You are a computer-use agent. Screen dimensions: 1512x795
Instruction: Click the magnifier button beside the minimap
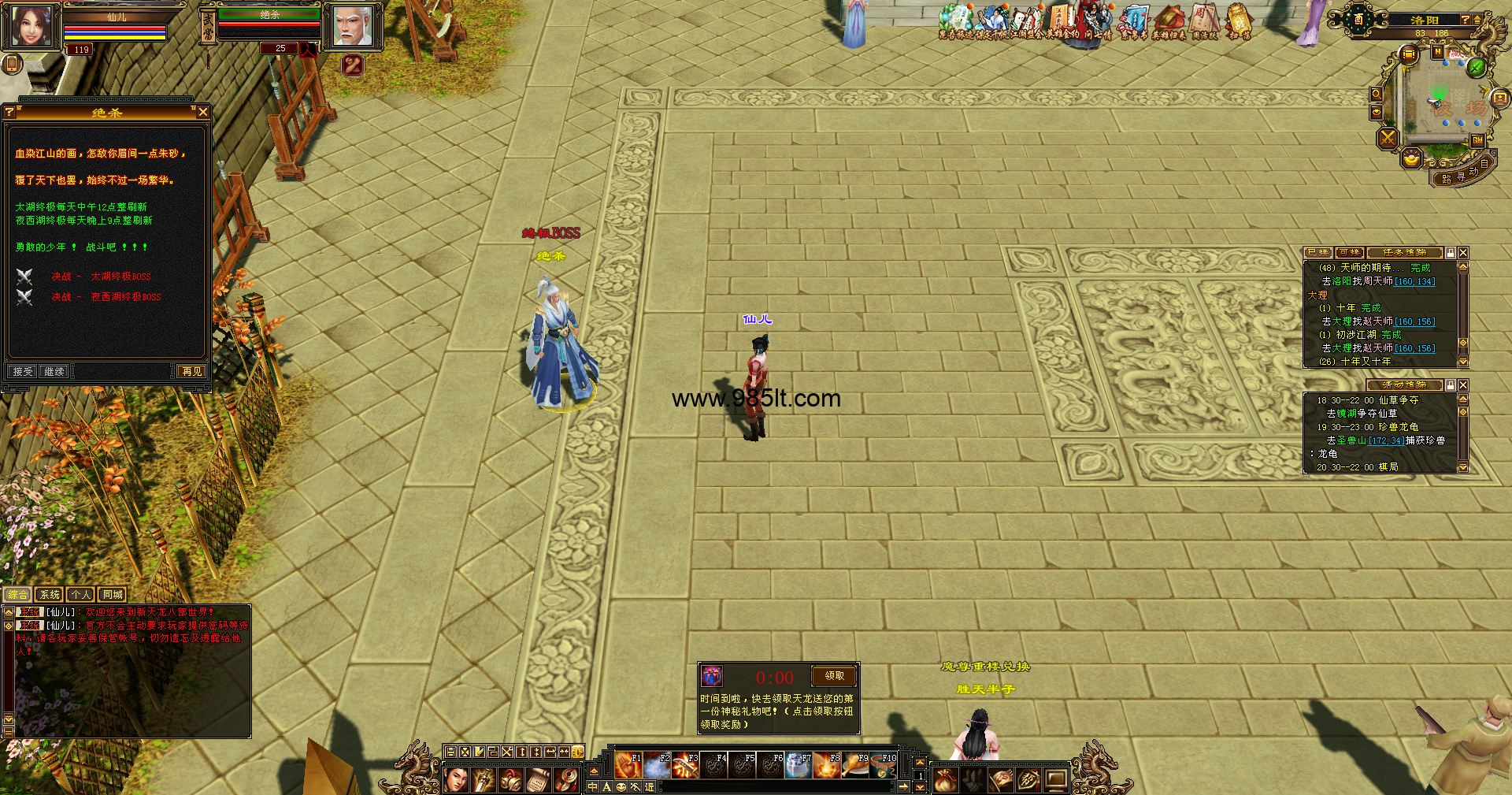[x=1376, y=95]
